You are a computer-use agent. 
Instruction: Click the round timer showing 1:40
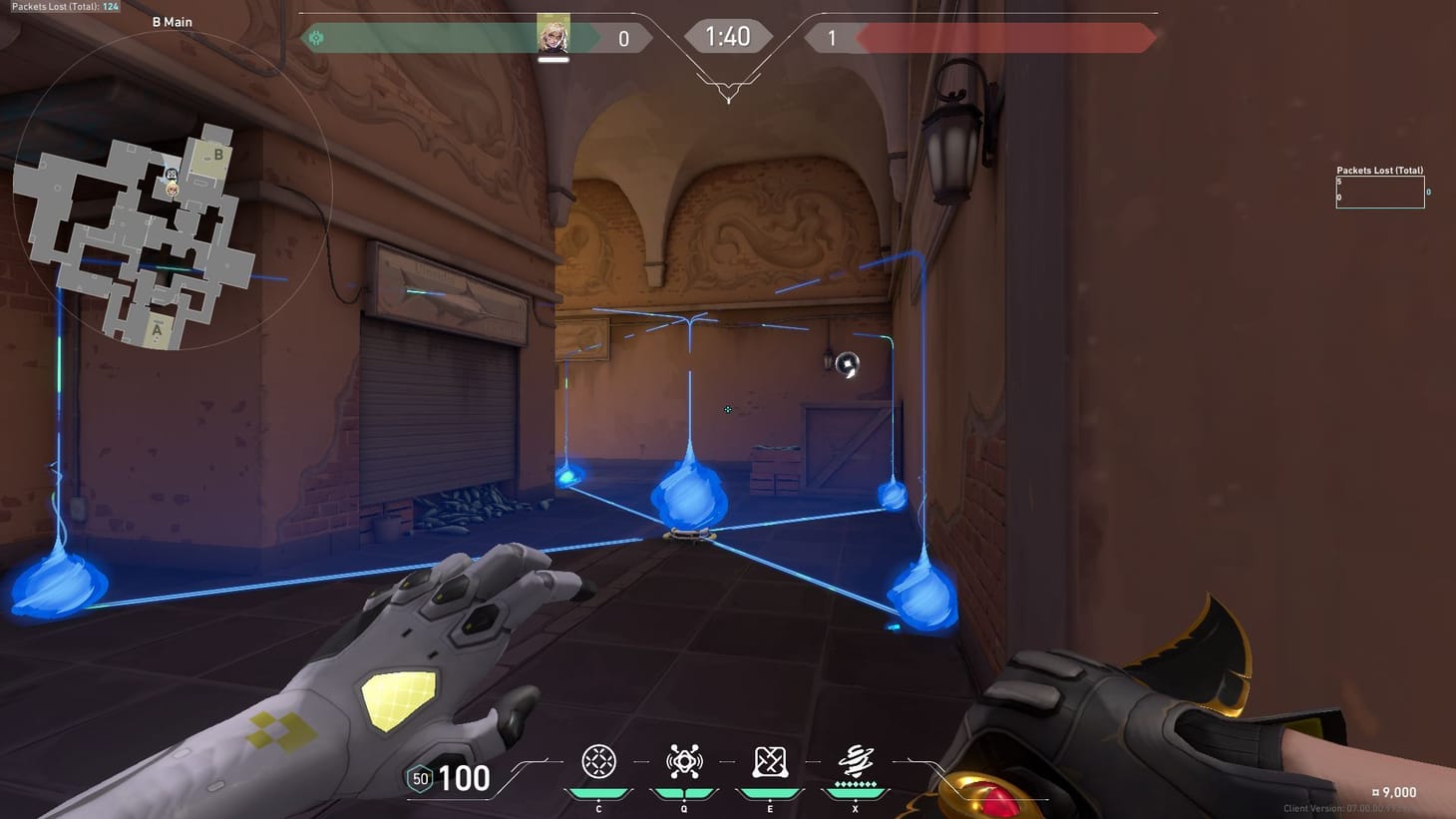(x=728, y=35)
